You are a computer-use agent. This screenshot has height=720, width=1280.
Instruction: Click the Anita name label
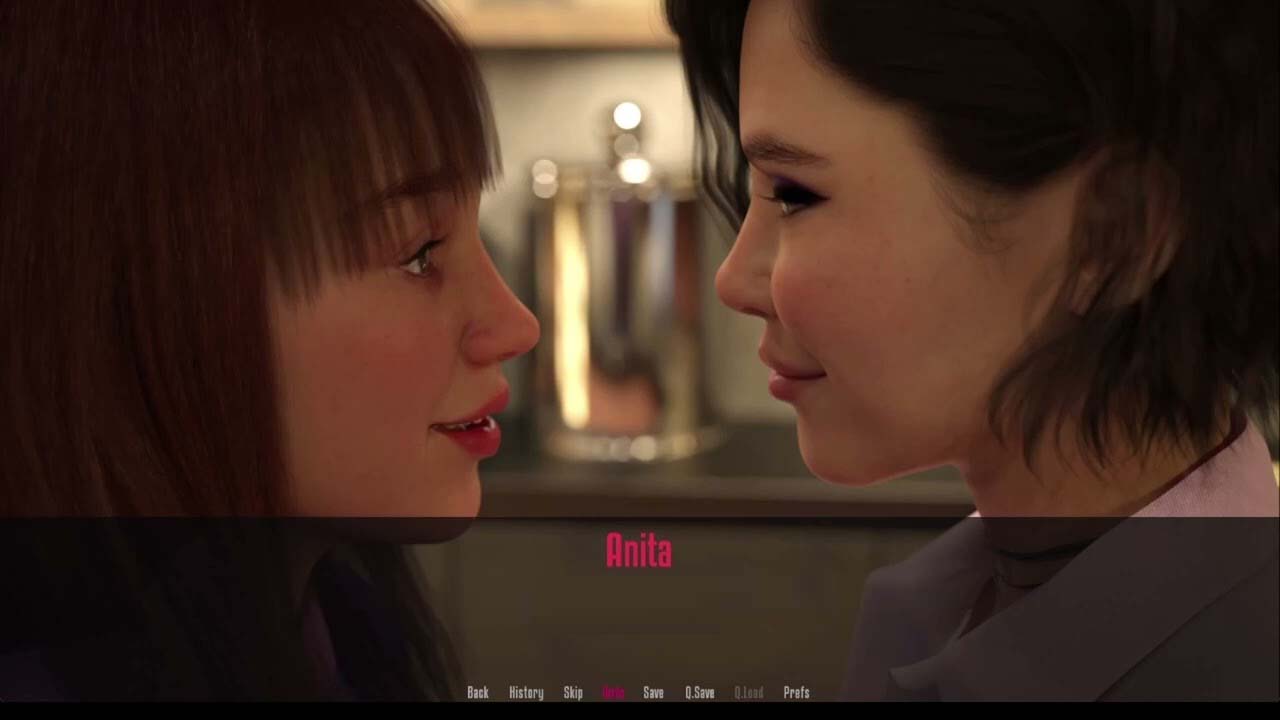(x=639, y=549)
